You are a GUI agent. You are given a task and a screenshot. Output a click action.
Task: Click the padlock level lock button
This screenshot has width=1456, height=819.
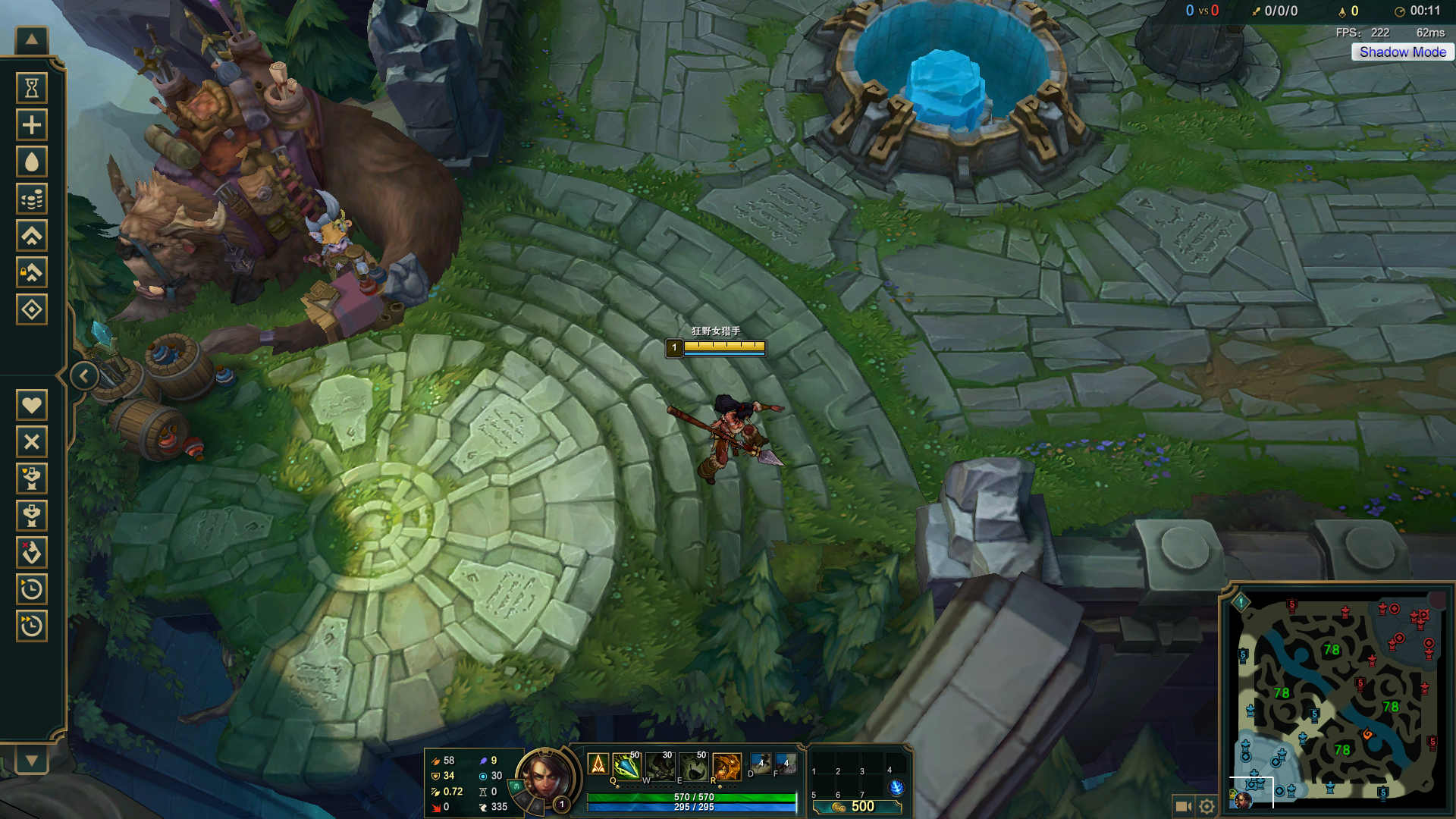(32, 272)
